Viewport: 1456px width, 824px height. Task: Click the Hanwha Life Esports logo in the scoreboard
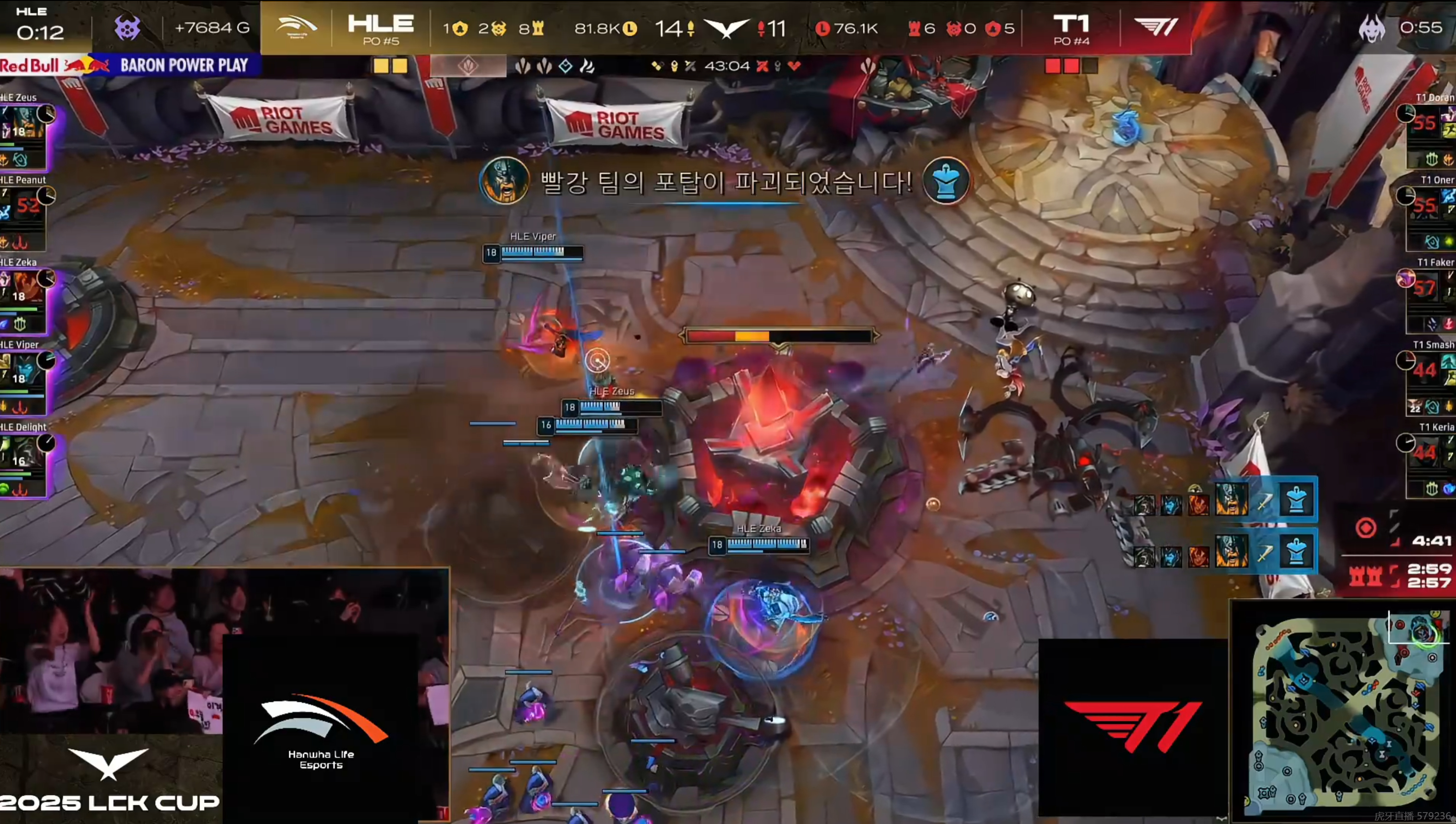point(296,27)
